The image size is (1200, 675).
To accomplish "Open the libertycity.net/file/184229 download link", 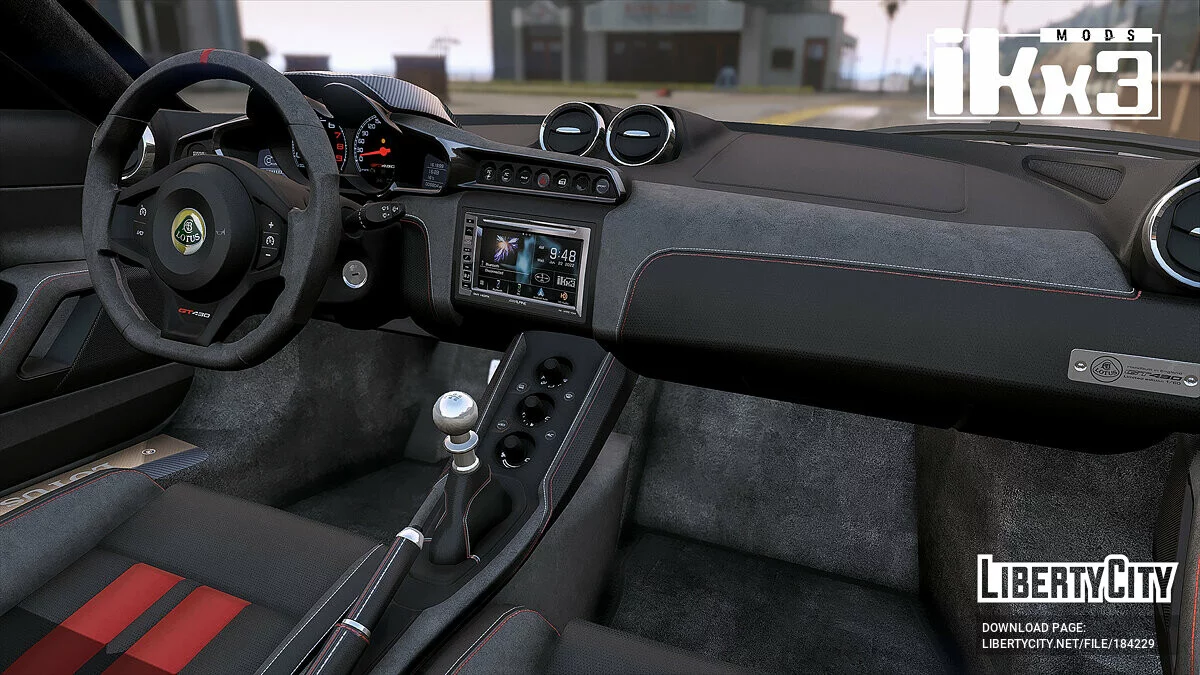I will point(1067,643).
